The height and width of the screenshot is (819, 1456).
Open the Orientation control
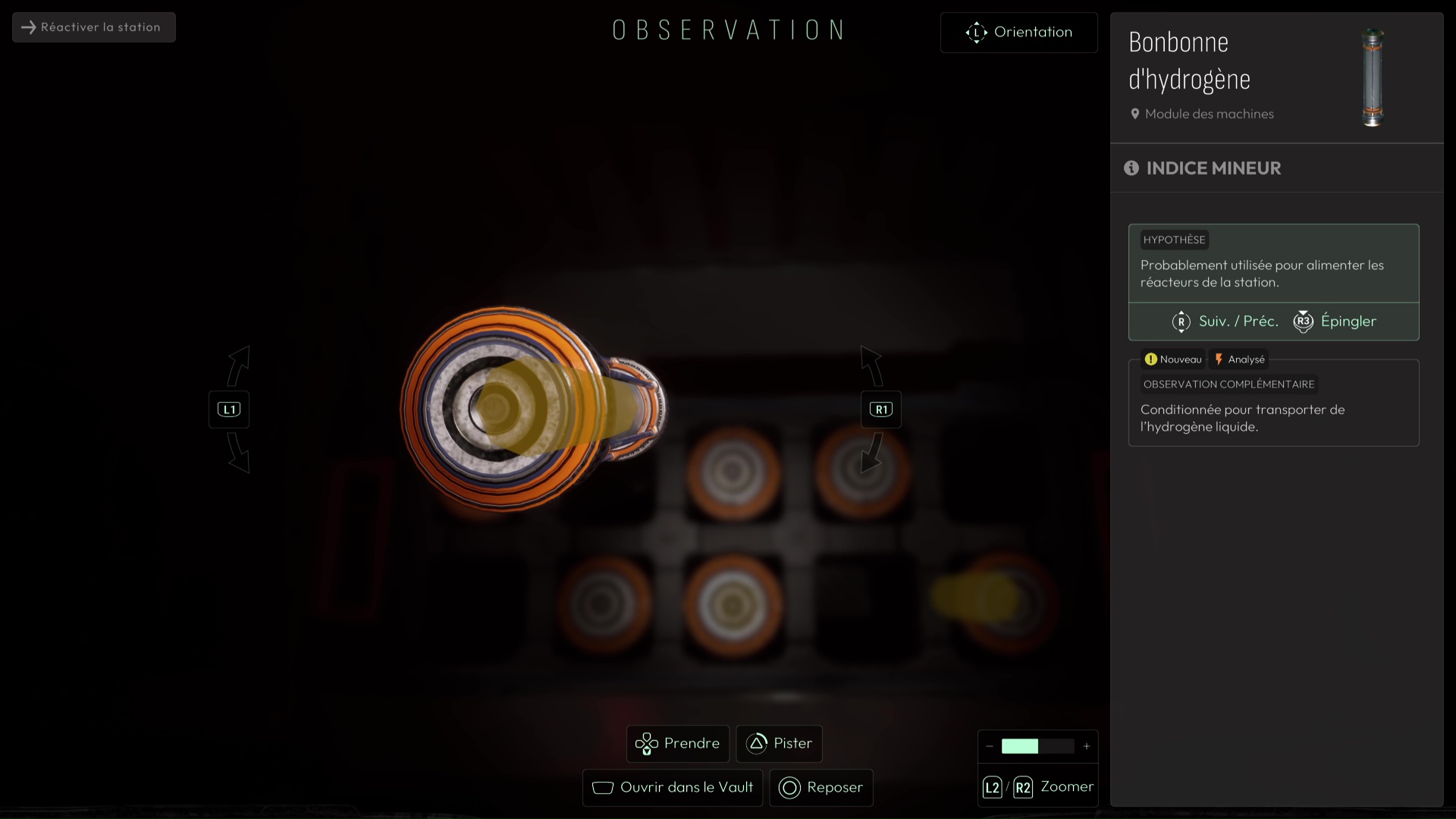coord(1018,33)
